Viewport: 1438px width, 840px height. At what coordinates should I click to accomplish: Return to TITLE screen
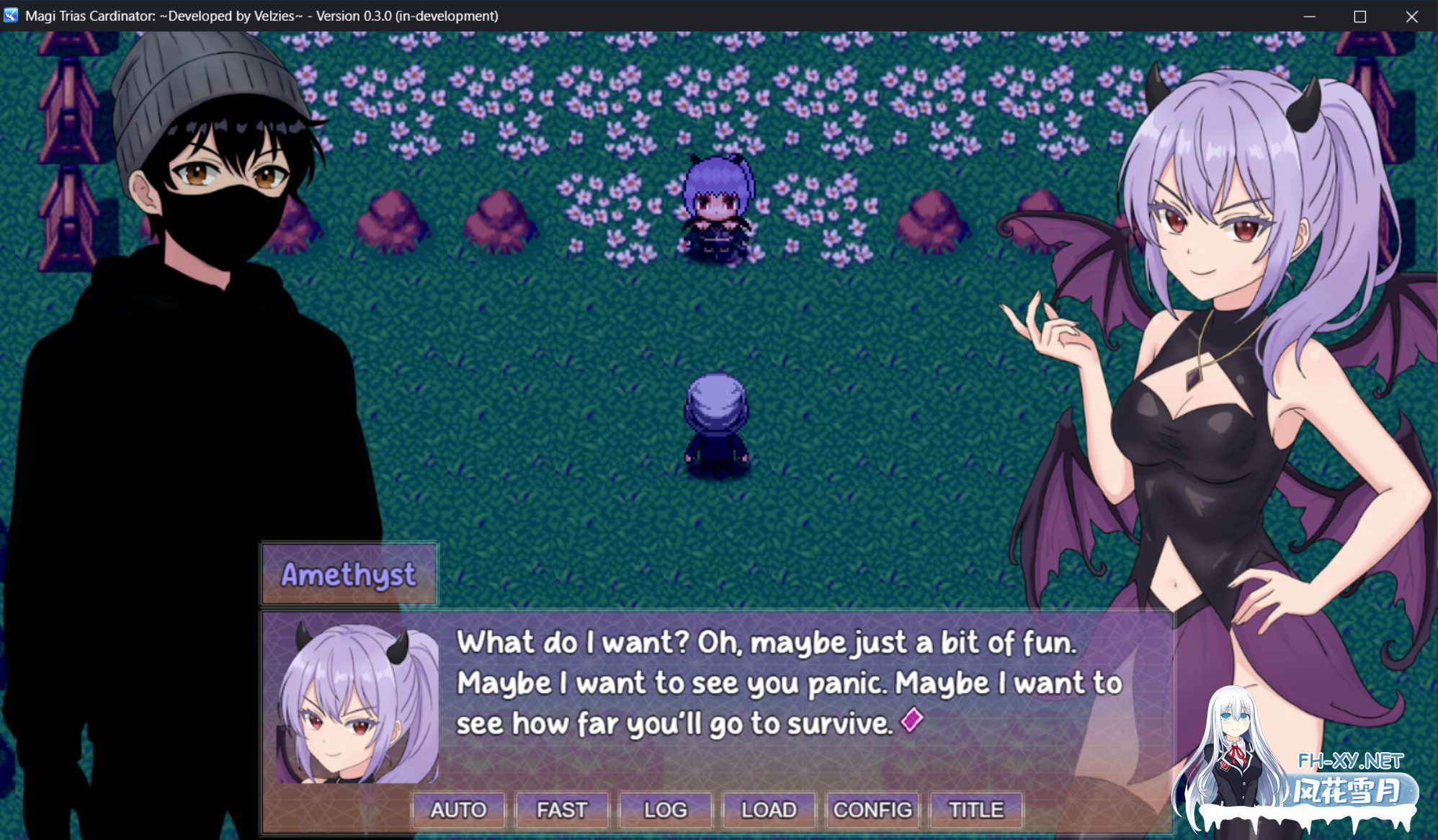point(976,810)
